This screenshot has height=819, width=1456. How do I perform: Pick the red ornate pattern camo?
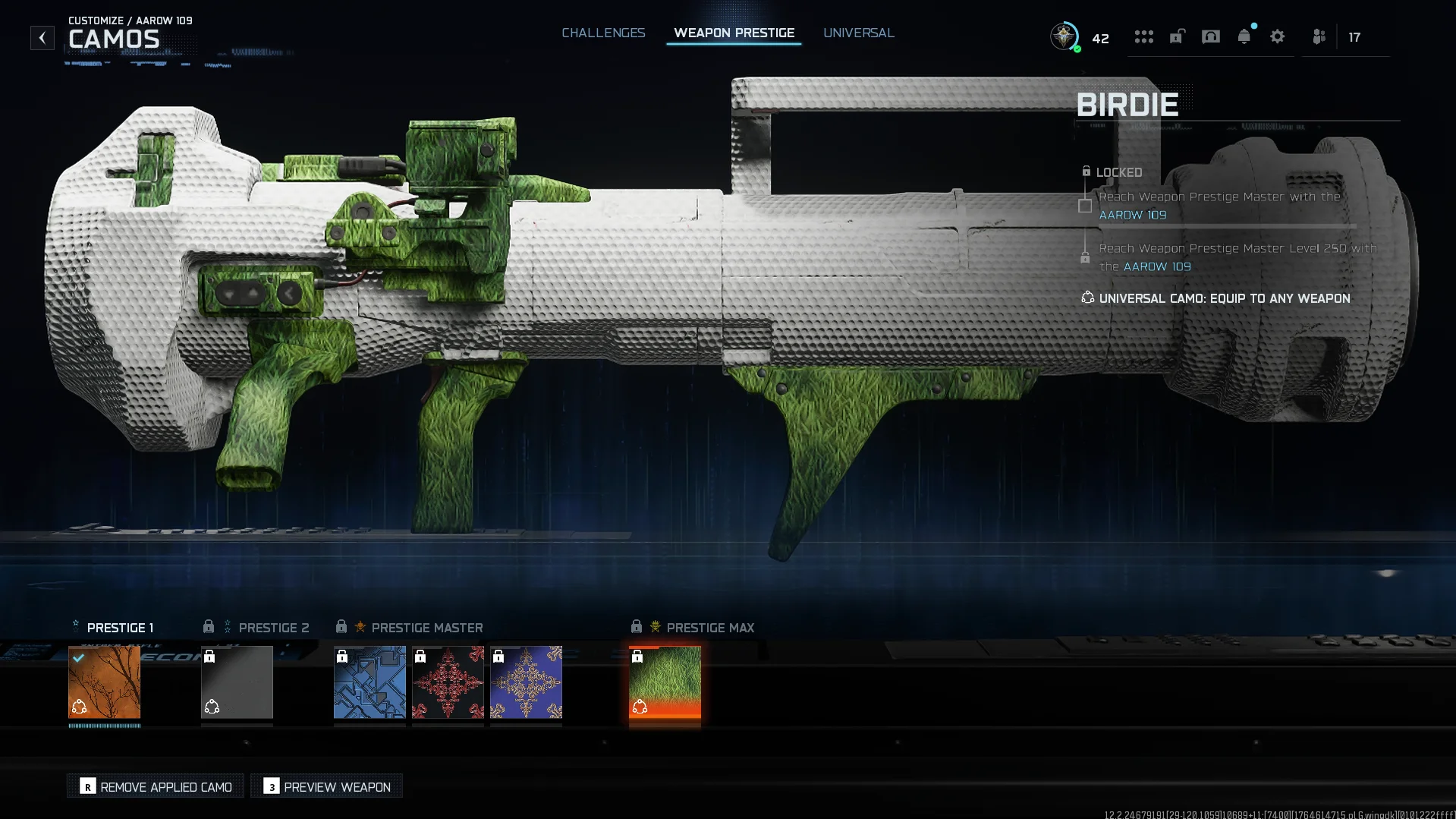coord(448,682)
